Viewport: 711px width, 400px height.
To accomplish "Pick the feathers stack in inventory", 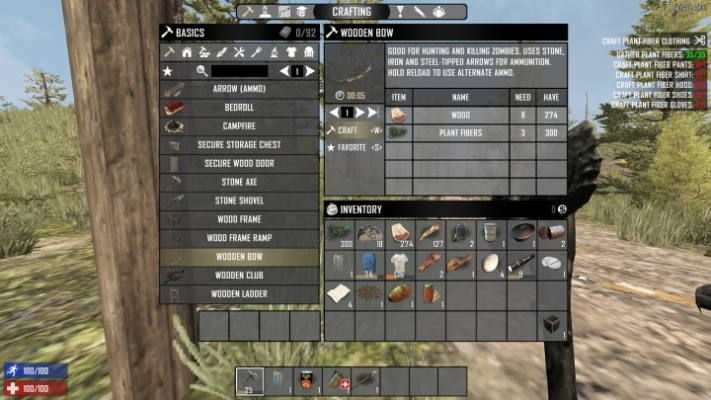I will (430, 233).
